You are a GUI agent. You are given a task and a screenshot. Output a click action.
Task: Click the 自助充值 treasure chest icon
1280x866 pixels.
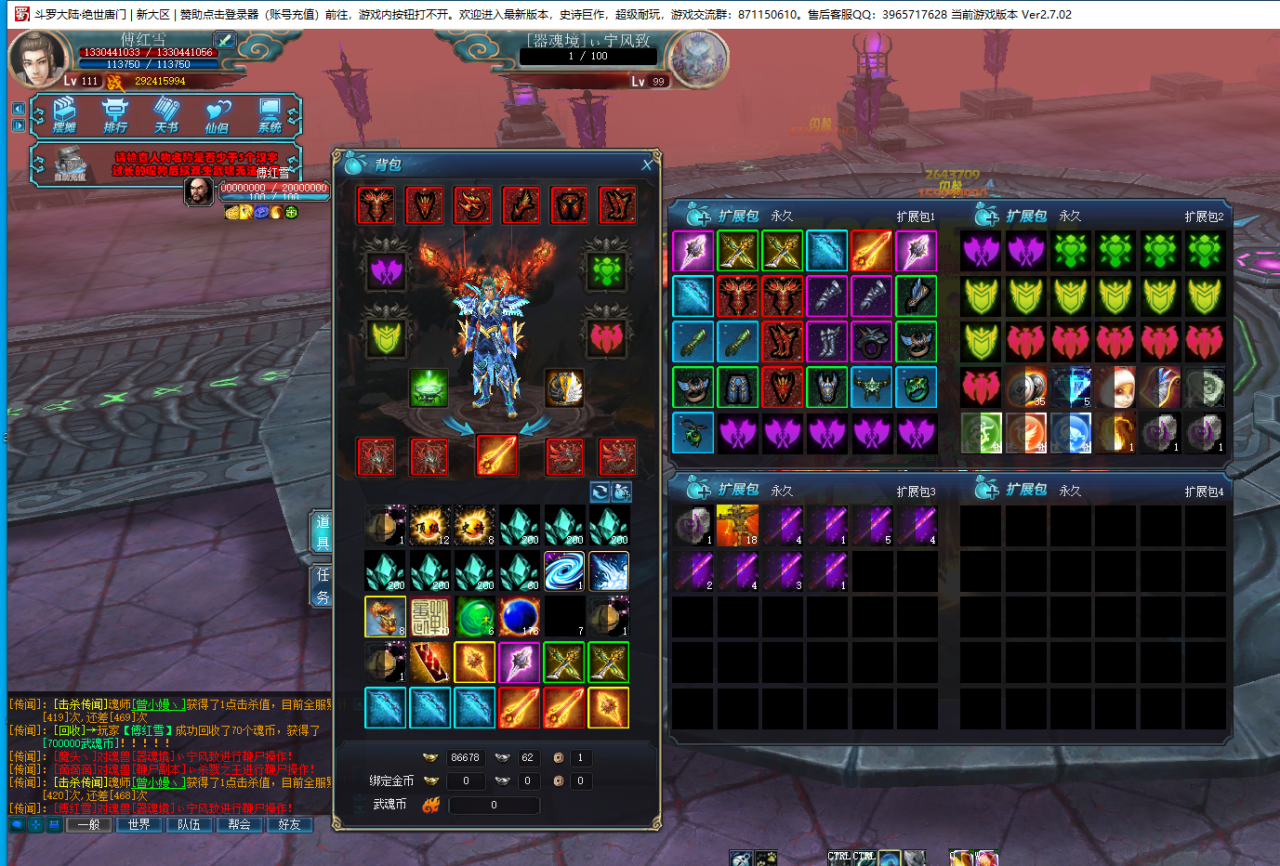coord(70,165)
